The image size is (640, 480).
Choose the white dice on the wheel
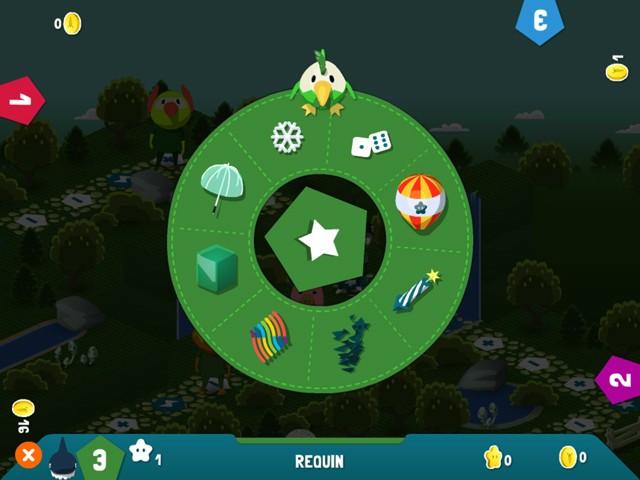click(x=370, y=144)
